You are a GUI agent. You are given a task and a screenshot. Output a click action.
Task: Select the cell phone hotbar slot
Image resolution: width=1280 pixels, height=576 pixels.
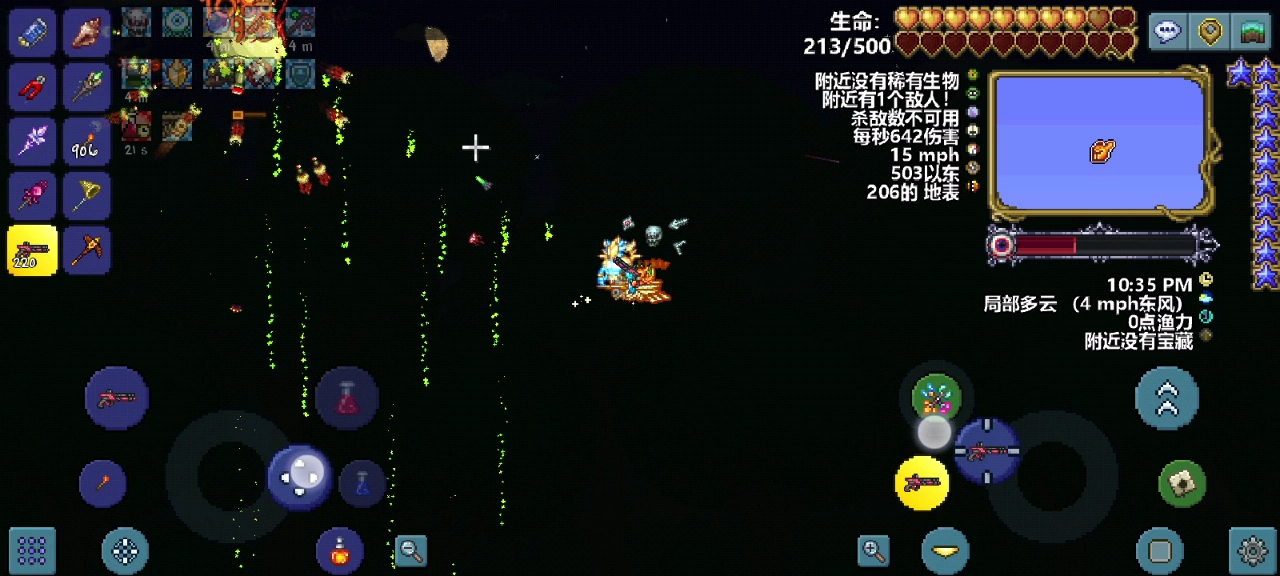[33, 33]
